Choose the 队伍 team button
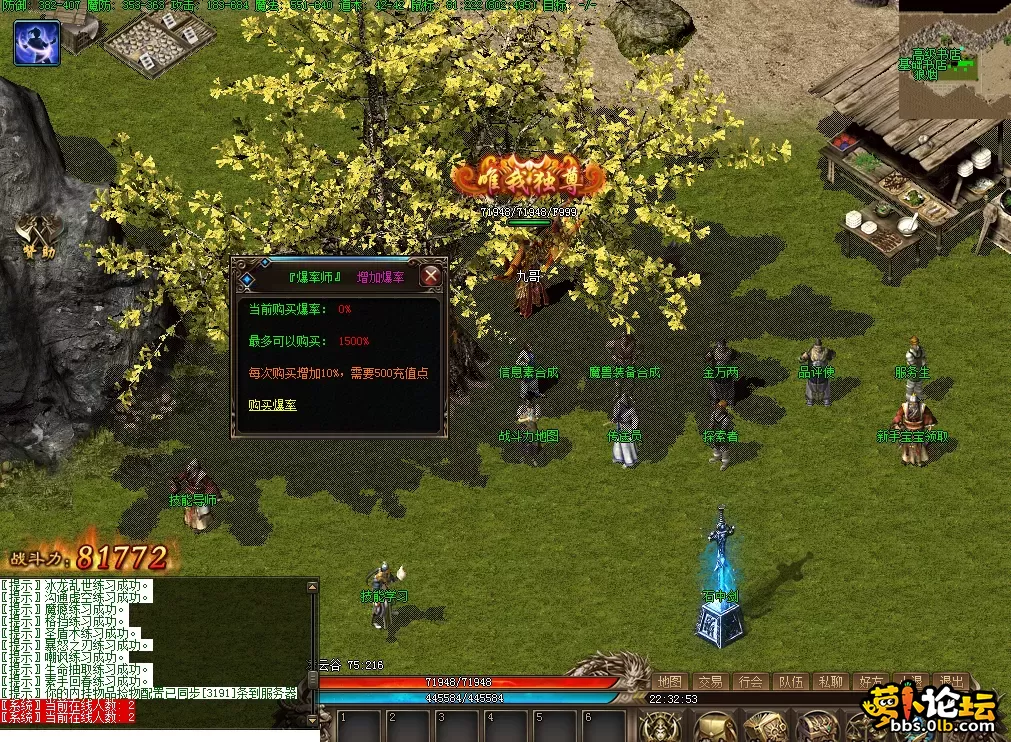This screenshot has width=1011, height=742. tap(791, 682)
